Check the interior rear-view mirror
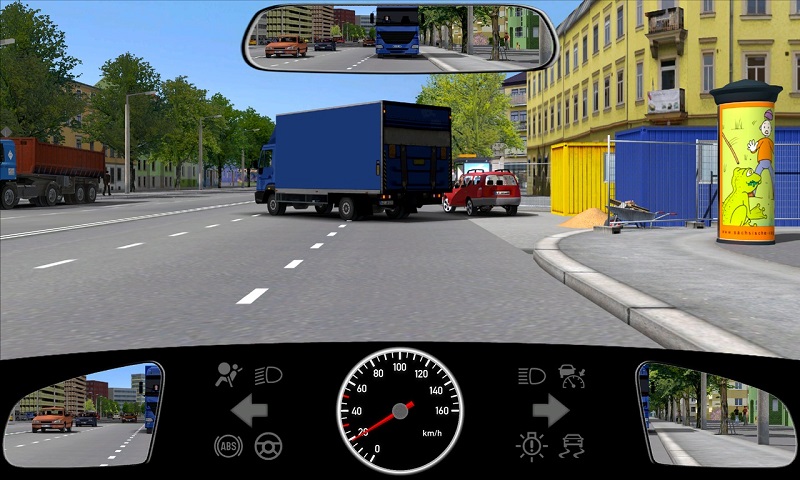800x480 pixels. point(400,38)
